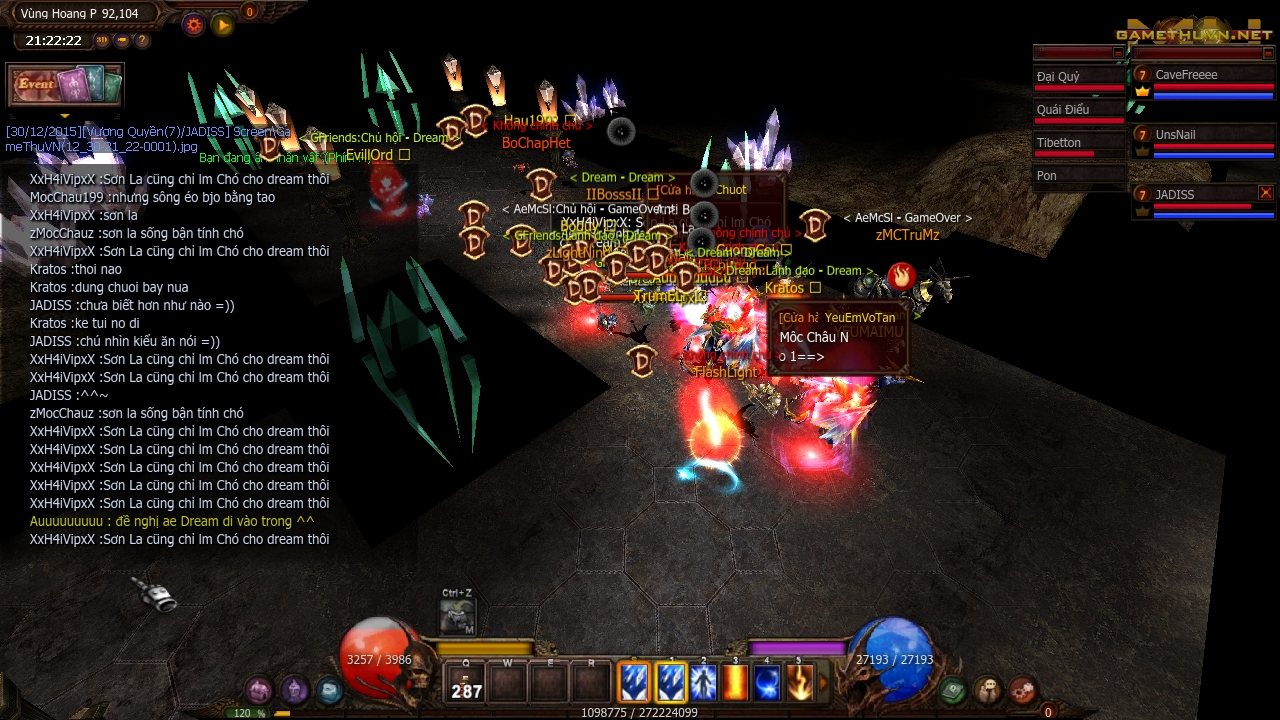Activate the blue orb skill in slot 4
Image resolution: width=1280 pixels, height=720 pixels.
coord(767,683)
